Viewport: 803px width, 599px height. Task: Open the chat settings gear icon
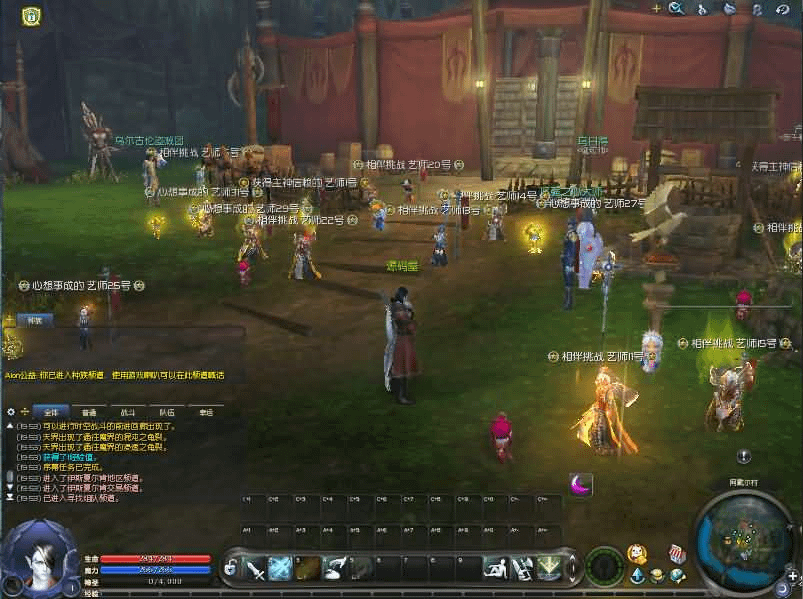[11, 411]
